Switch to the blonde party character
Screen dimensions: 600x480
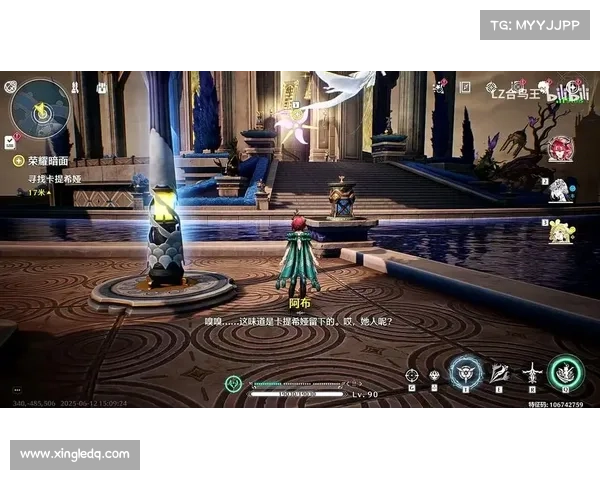point(561,232)
